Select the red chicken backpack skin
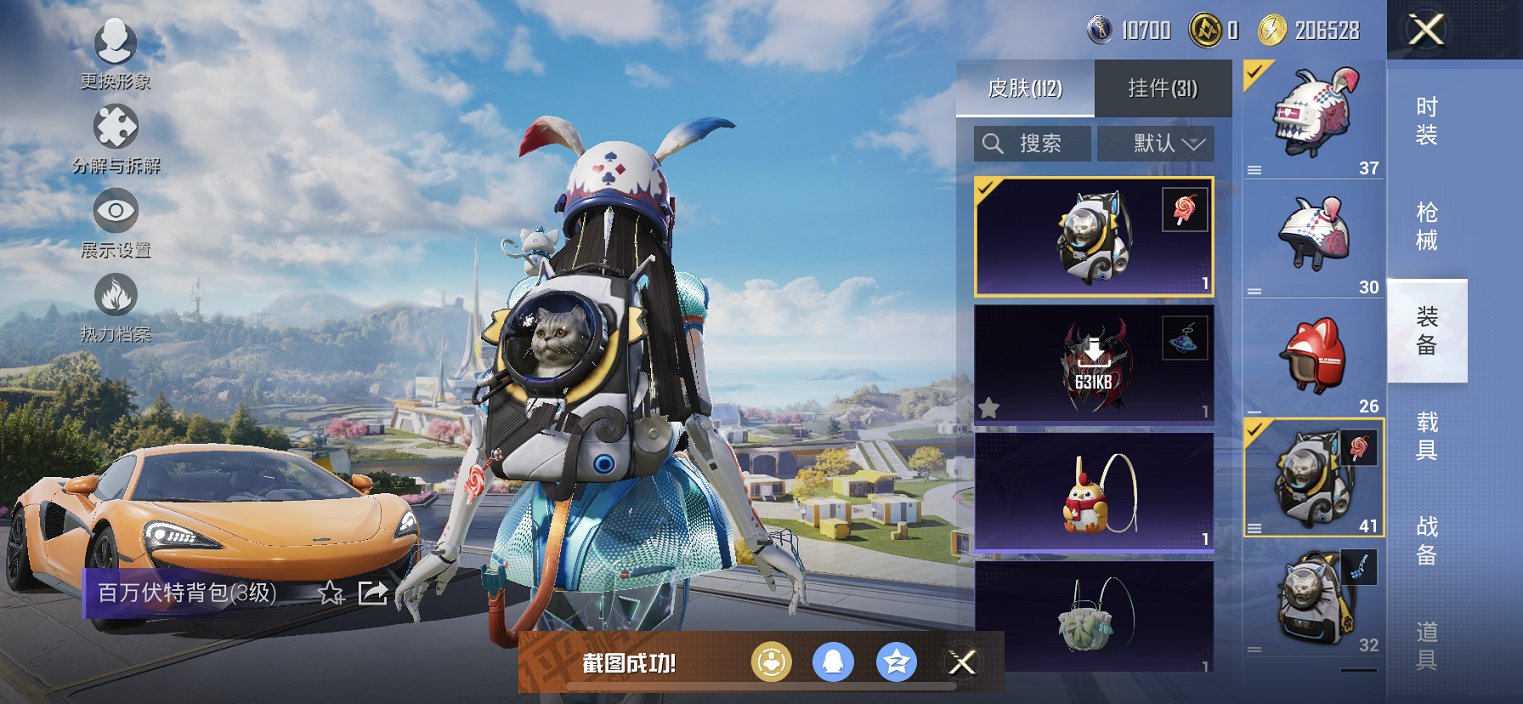The image size is (1523, 704). pyautogui.click(x=1093, y=491)
